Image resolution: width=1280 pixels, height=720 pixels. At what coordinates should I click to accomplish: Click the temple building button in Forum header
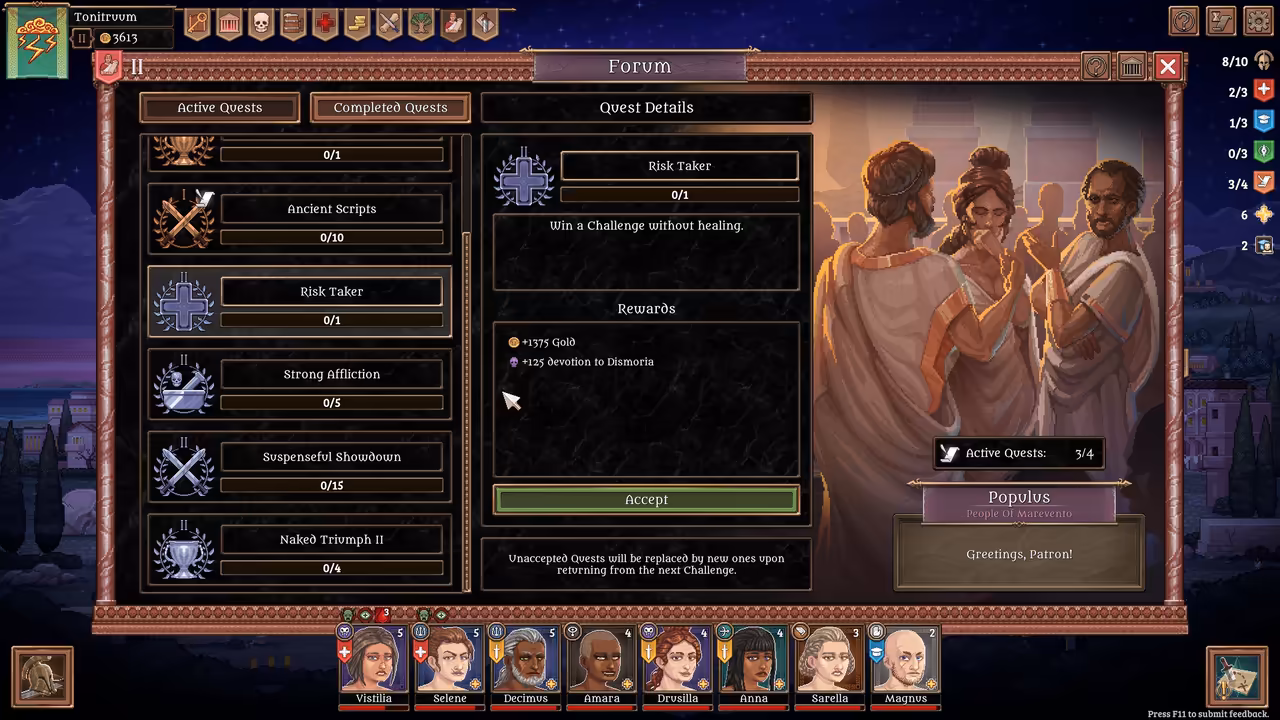(1131, 67)
